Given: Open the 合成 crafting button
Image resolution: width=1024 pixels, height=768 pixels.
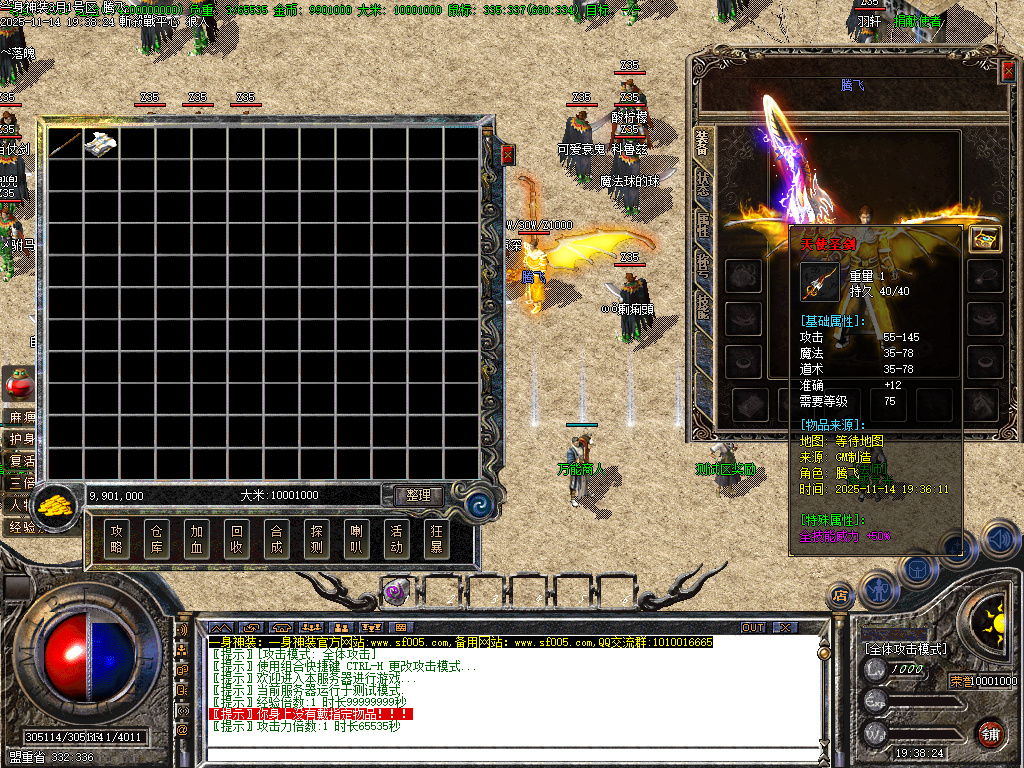Looking at the screenshot, I should pyautogui.click(x=276, y=539).
